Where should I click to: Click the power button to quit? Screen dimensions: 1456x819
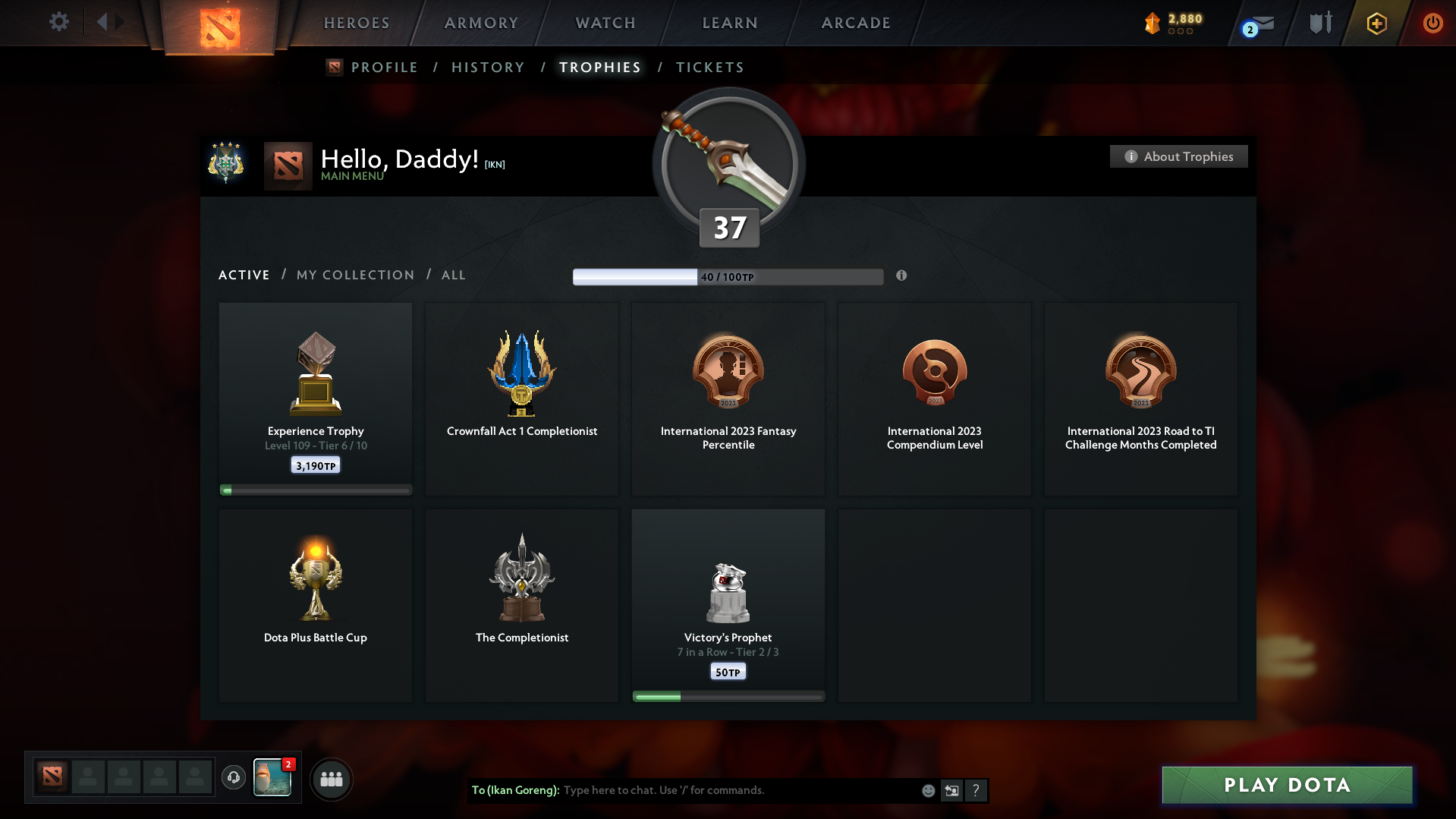pyautogui.click(x=1432, y=23)
